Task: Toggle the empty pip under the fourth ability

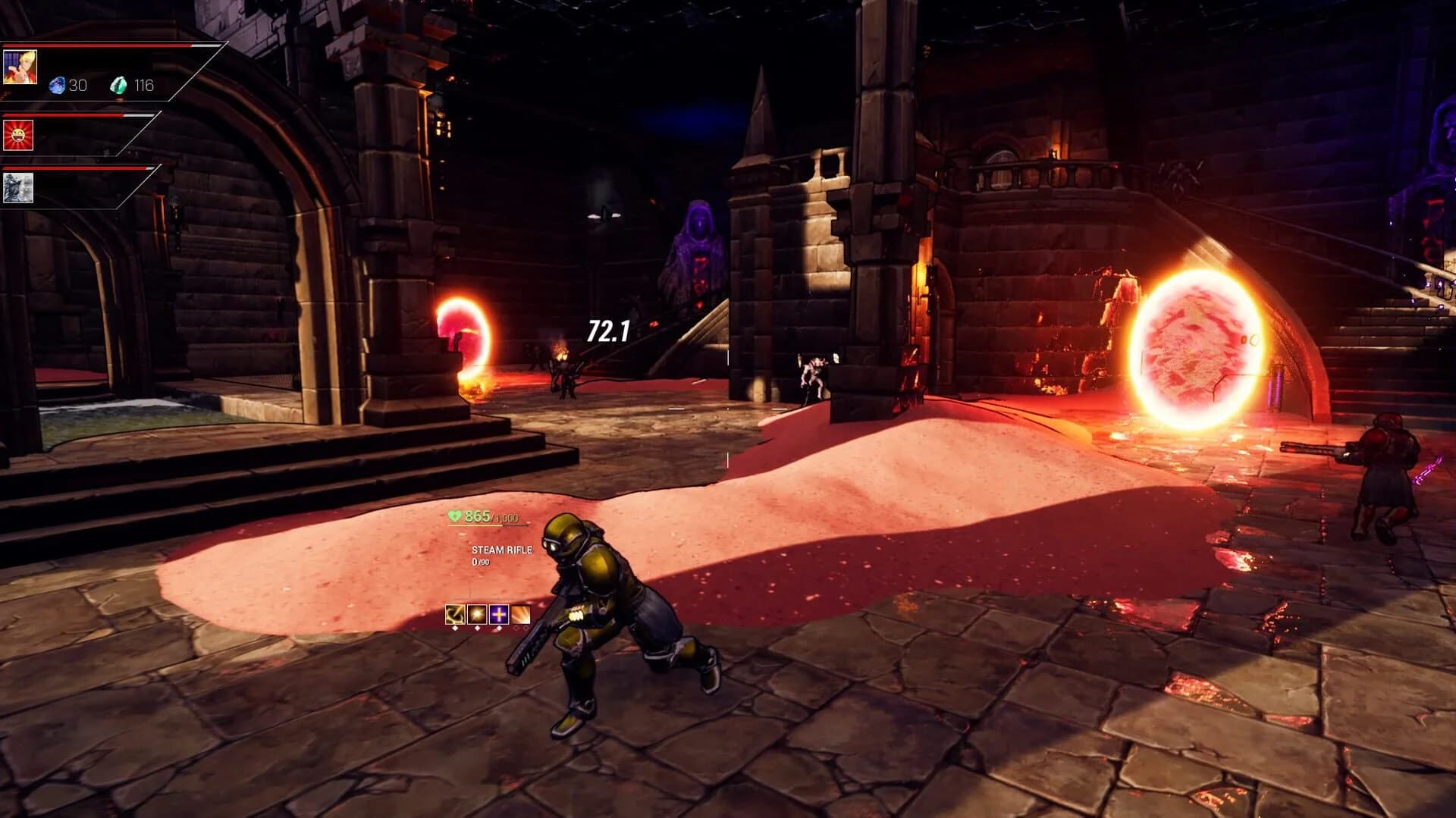Action: coord(517,629)
